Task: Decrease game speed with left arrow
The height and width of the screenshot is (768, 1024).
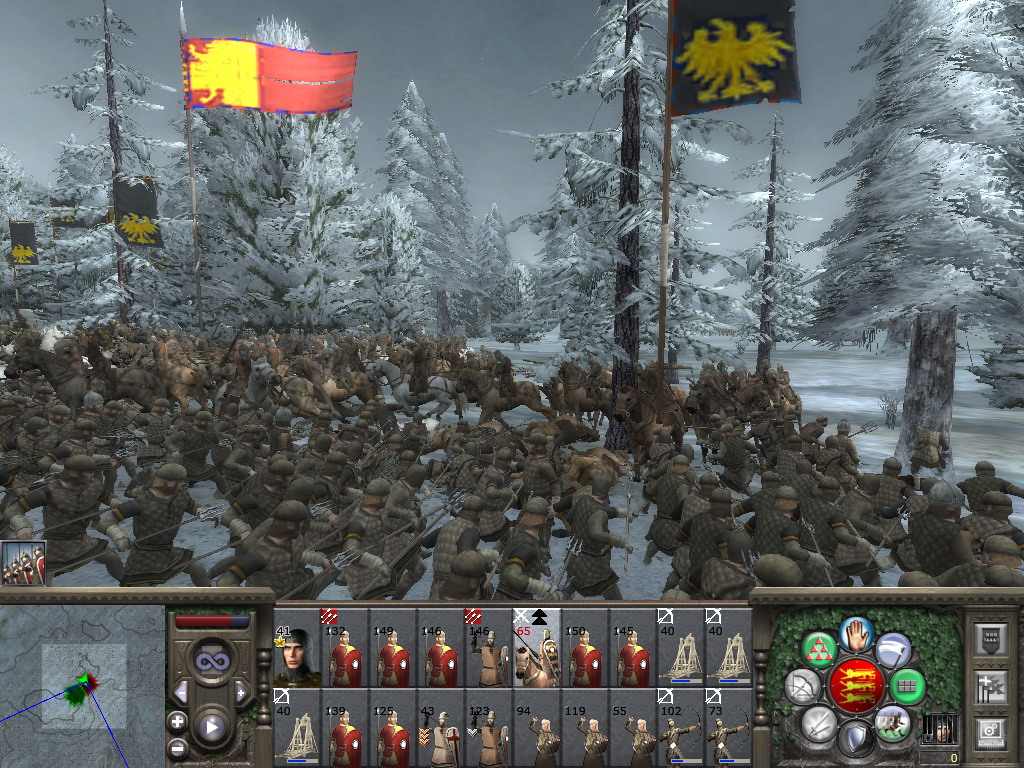Action: (181, 692)
